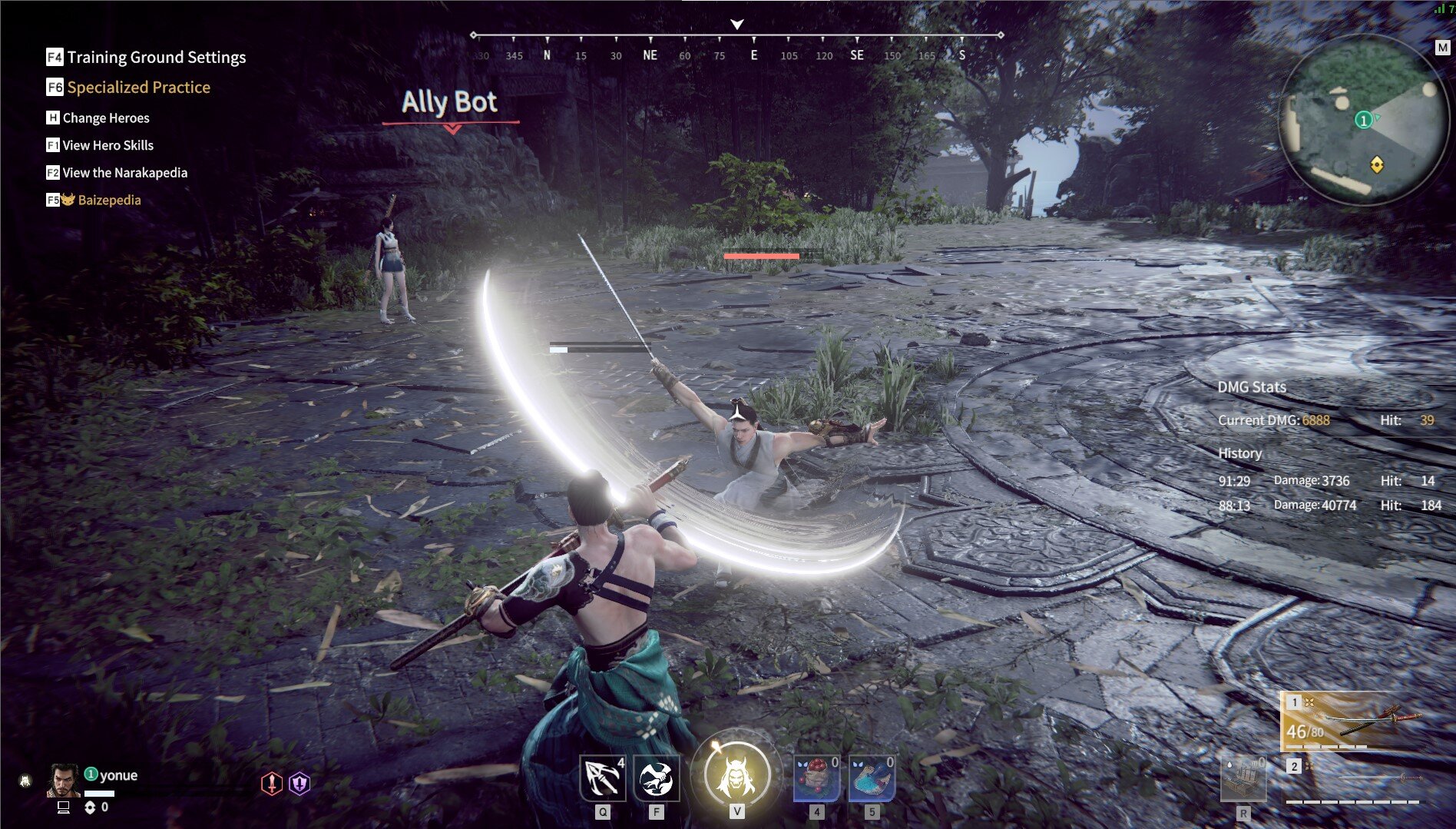Select the grappling hook skill on Q
Image resolution: width=1456 pixels, height=829 pixels.
604,778
